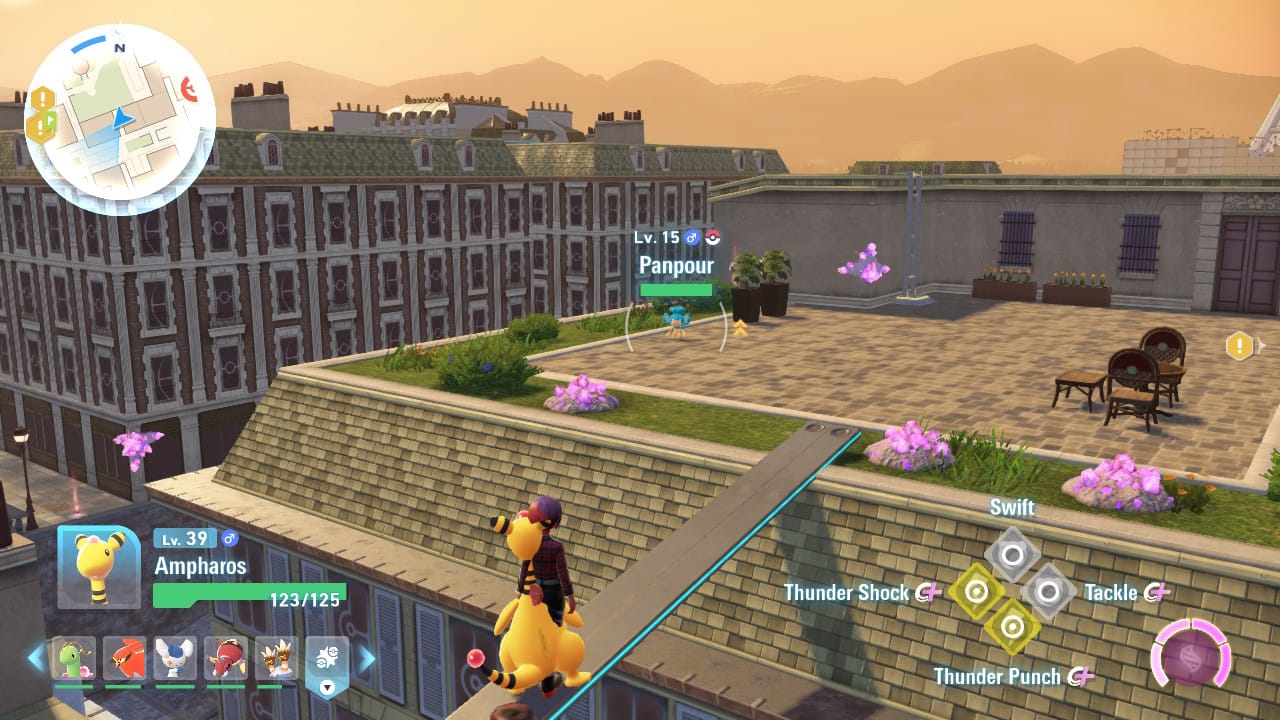Image resolution: width=1280 pixels, height=720 pixels.
Task: Click the recharge swirl icon next to Tackle
Action: pyautogui.click(x=1154, y=593)
